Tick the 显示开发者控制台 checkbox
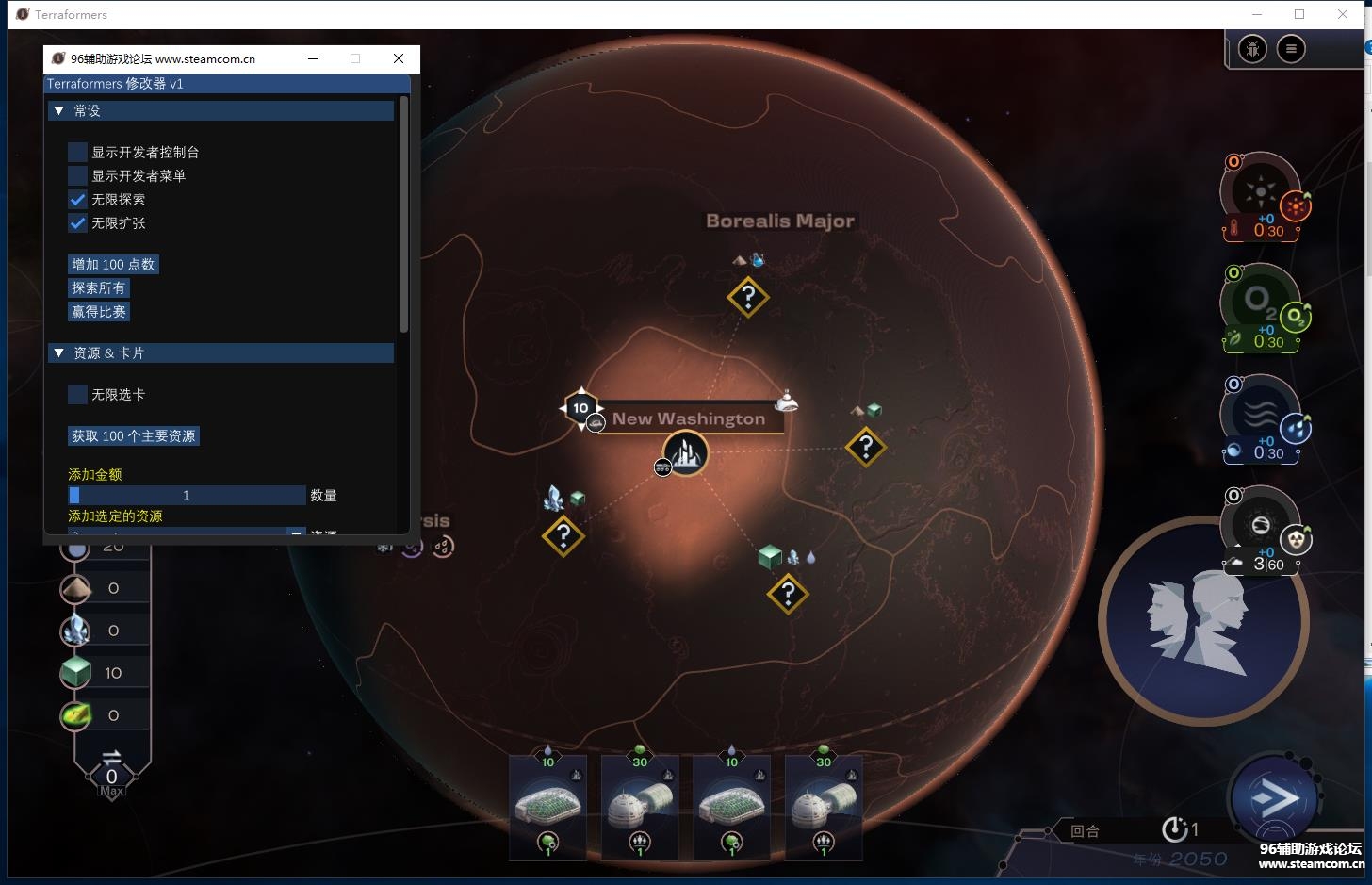Image resolution: width=1372 pixels, height=885 pixels. point(77,152)
